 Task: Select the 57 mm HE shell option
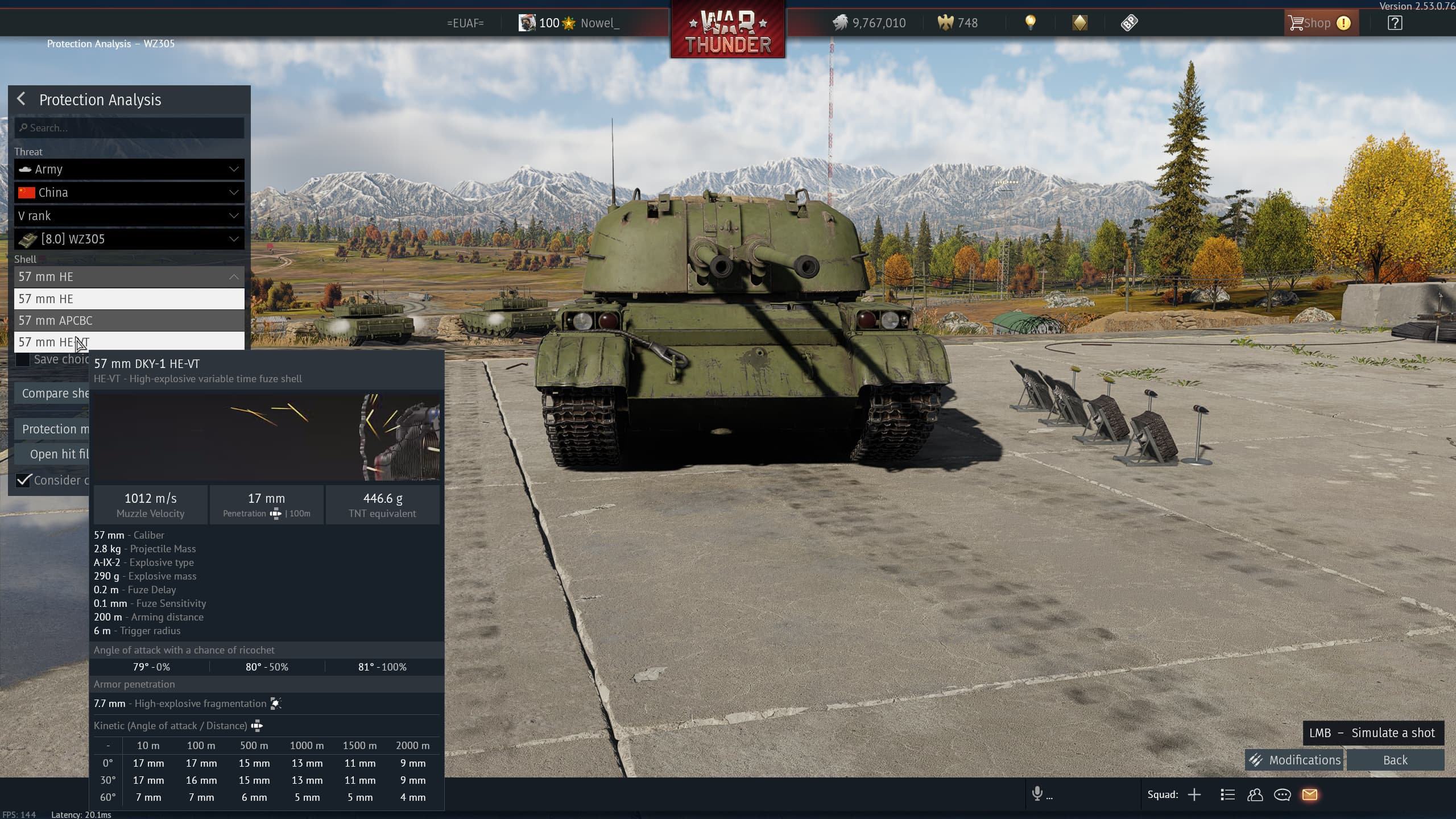pyautogui.click(x=129, y=299)
